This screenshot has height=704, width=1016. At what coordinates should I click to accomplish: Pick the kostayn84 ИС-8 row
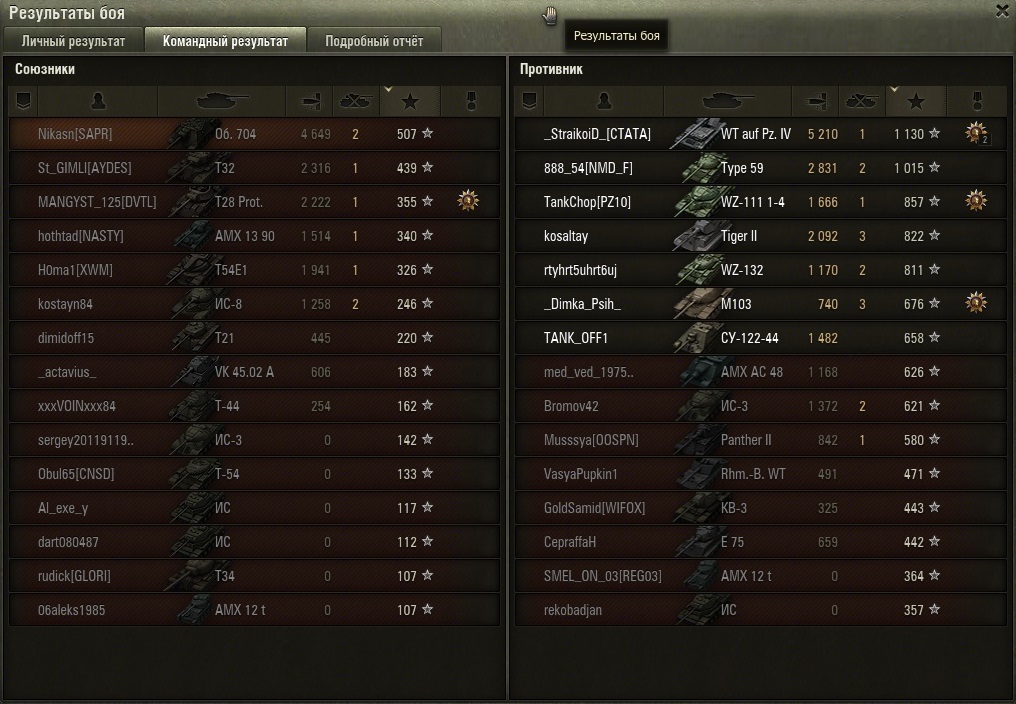pyautogui.click(x=254, y=304)
